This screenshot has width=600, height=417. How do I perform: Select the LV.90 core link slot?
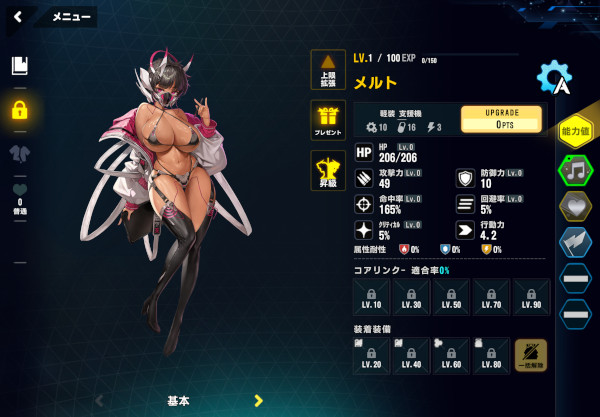point(530,297)
